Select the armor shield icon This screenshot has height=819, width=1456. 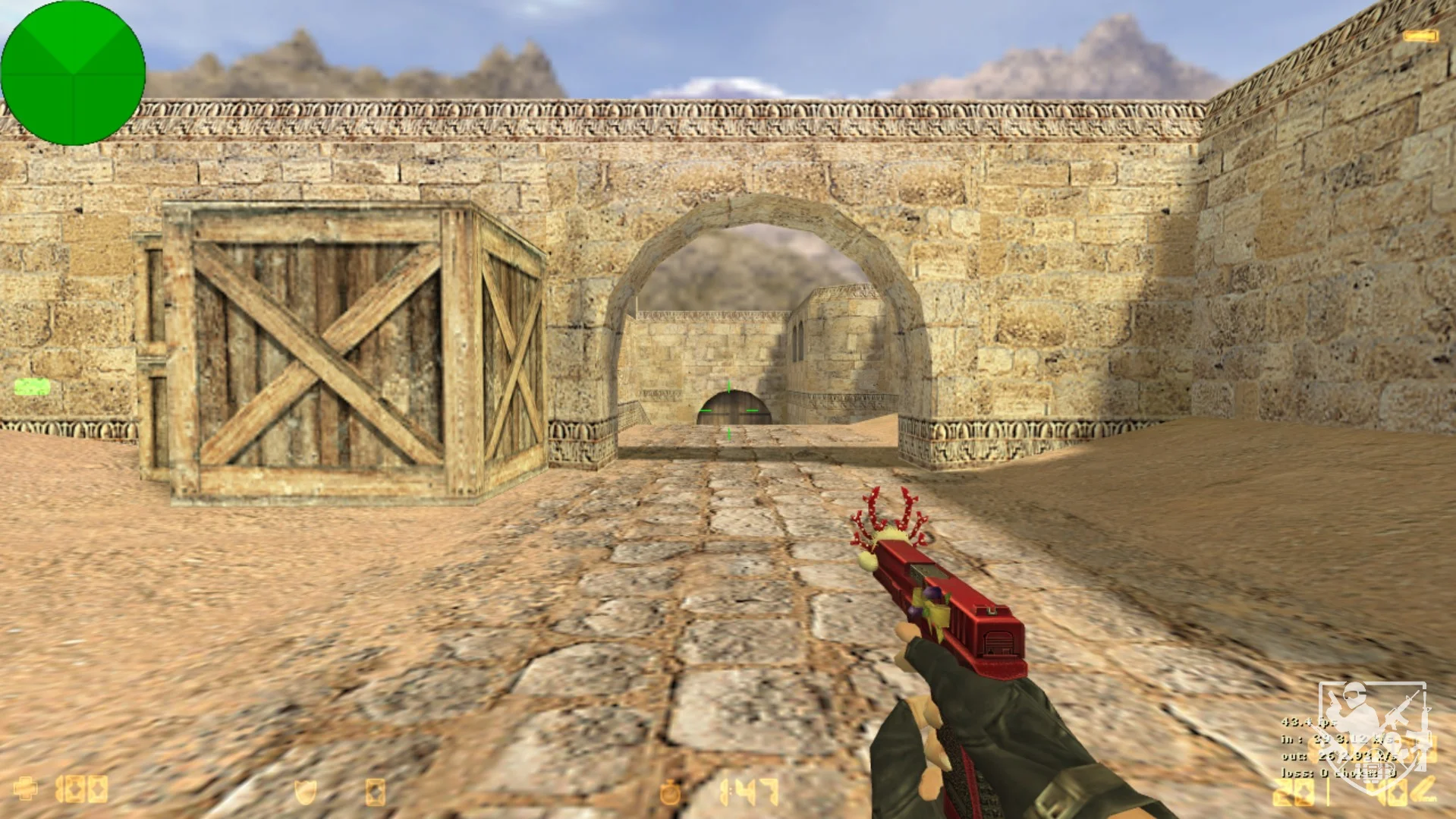point(305,792)
